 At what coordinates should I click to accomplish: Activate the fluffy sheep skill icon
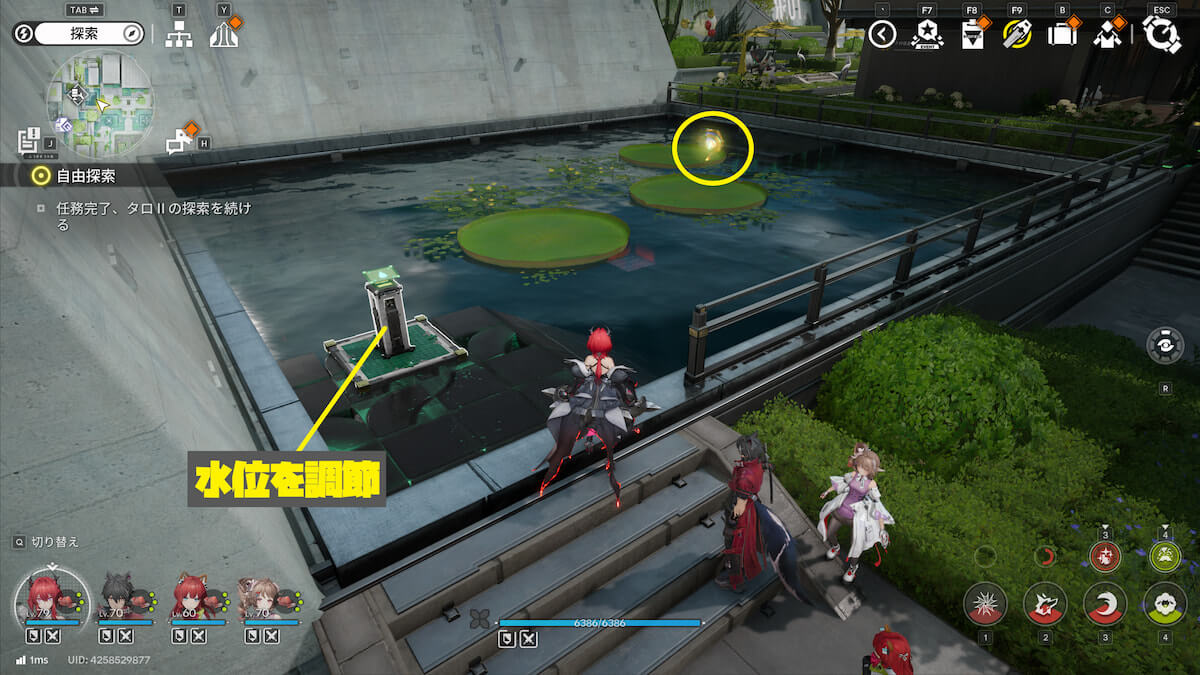coord(1165,604)
